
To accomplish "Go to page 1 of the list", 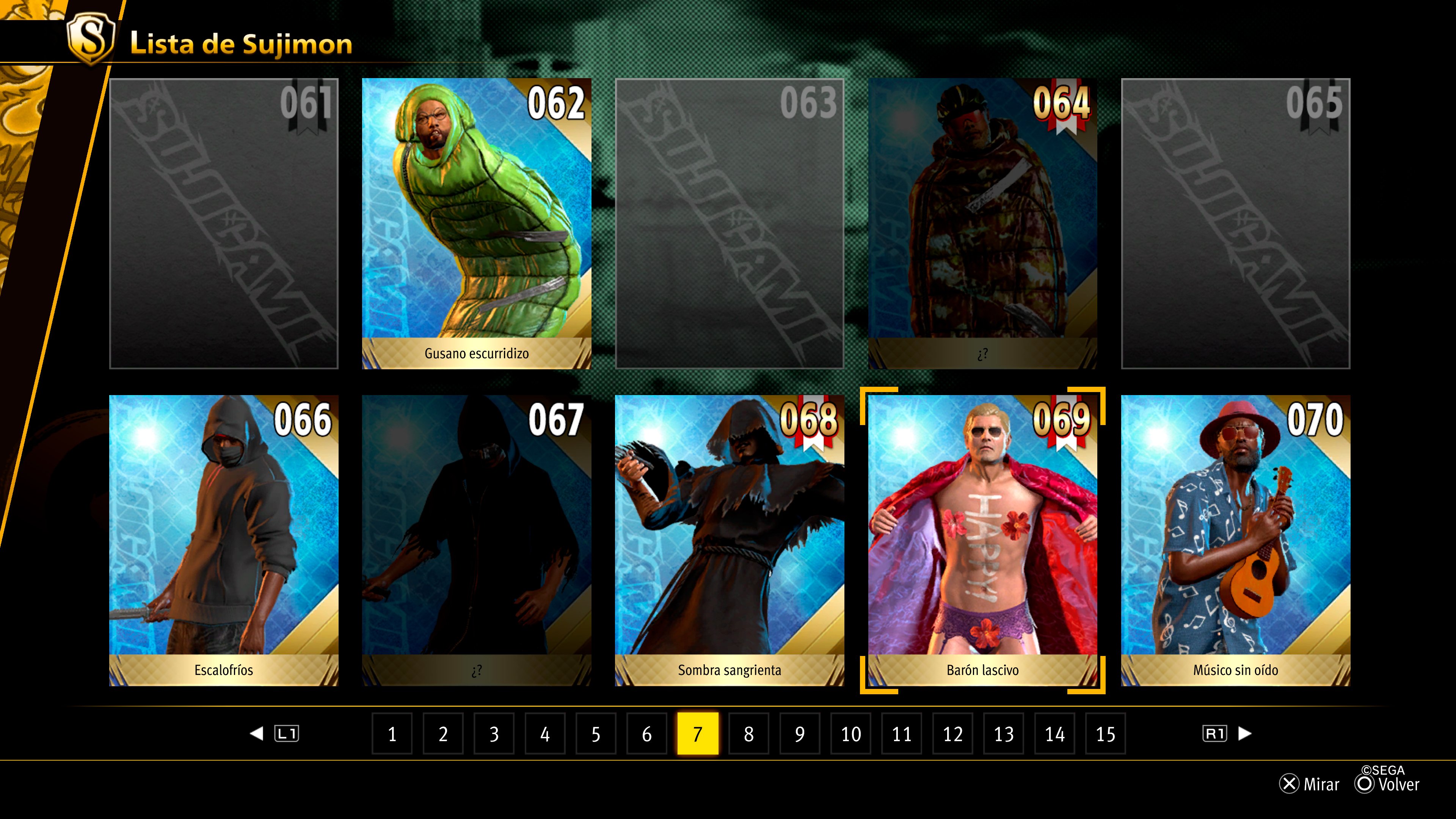I will pos(392,734).
